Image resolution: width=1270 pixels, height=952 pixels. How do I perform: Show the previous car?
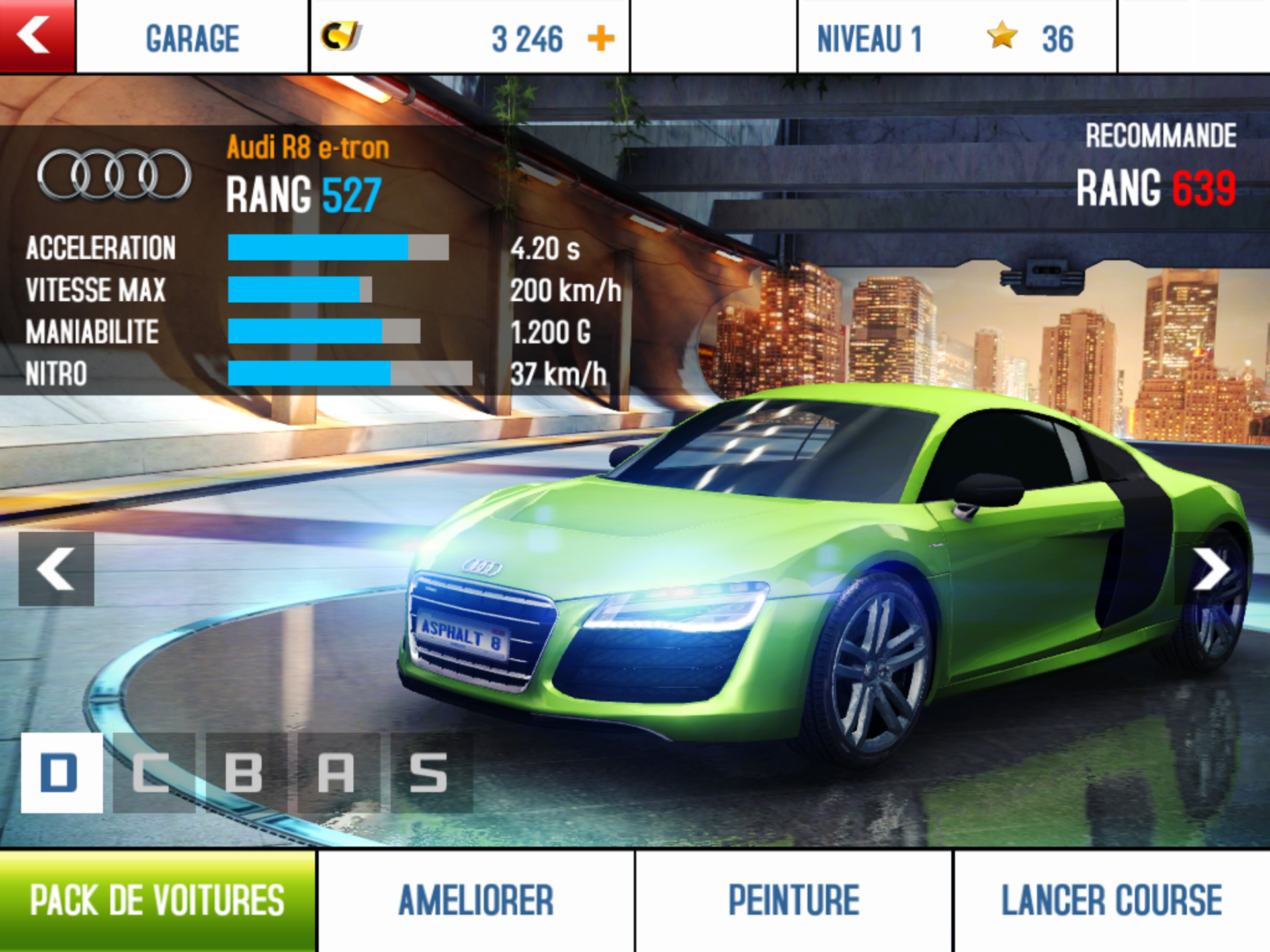(56, 569)
